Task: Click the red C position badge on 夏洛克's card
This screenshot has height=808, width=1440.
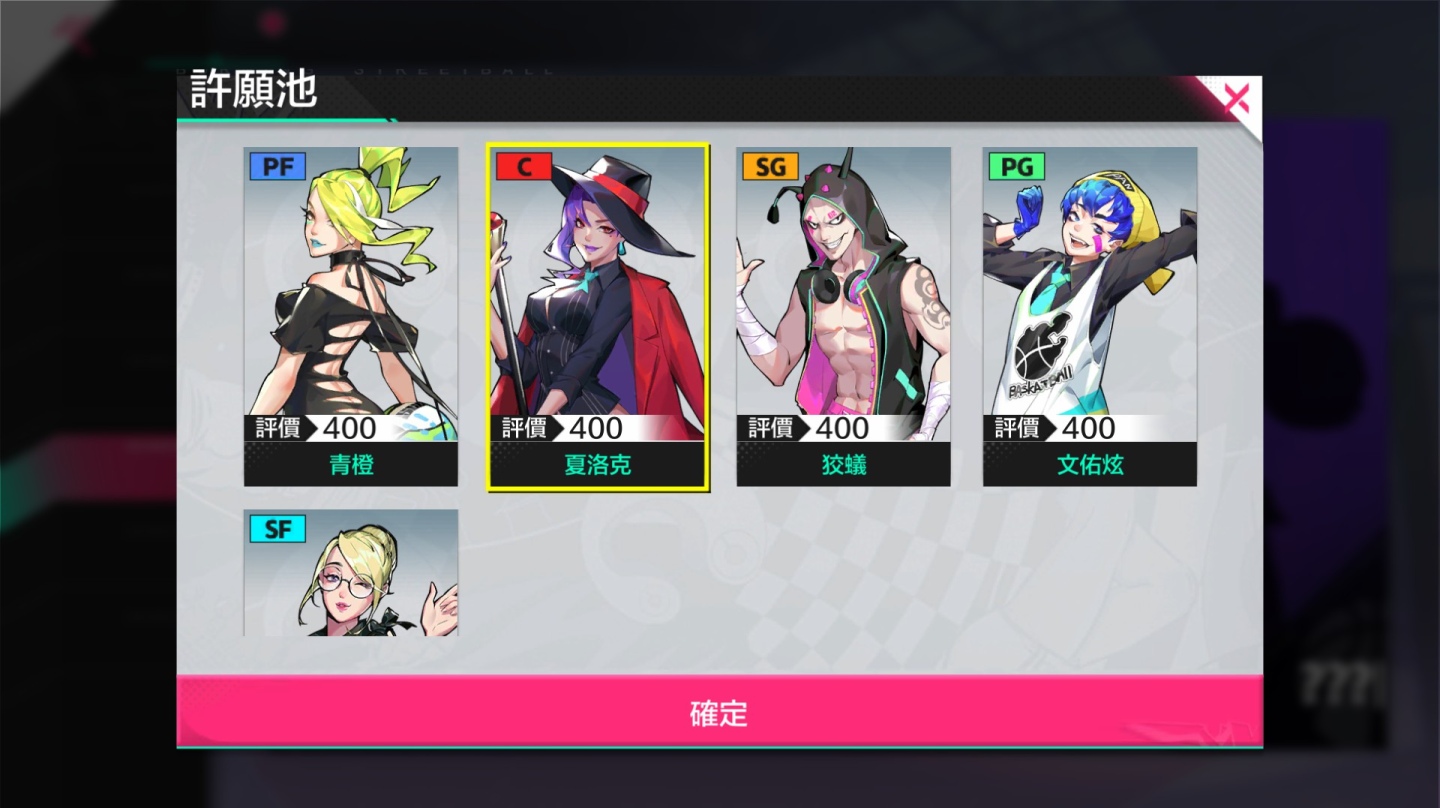Action: tap(524, 167)
